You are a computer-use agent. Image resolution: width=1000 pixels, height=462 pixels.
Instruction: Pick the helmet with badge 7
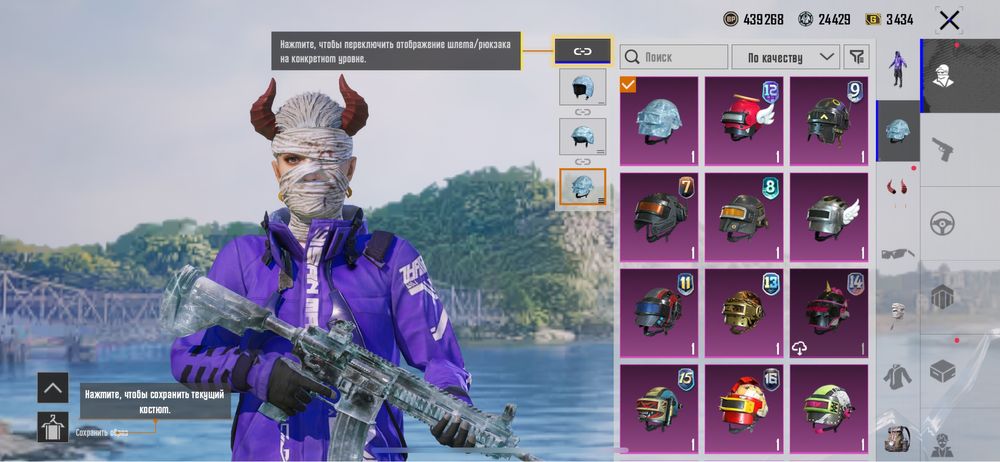pyautogui.click(x=659, y=215)
